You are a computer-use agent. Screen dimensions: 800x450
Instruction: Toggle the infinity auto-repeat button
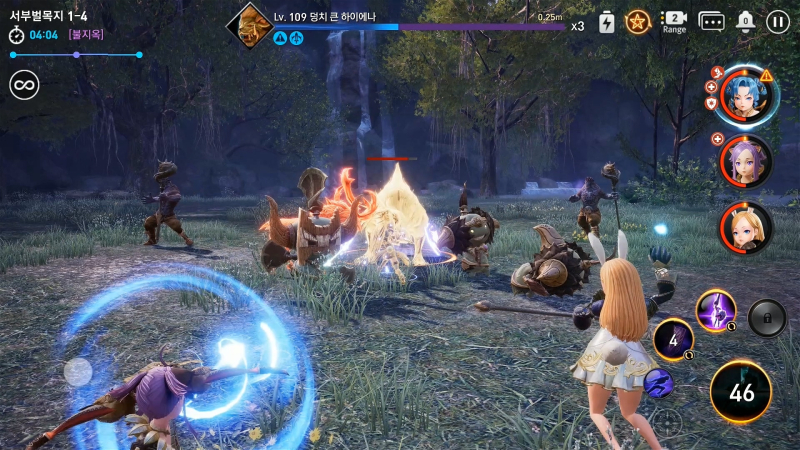click(24, 85)
